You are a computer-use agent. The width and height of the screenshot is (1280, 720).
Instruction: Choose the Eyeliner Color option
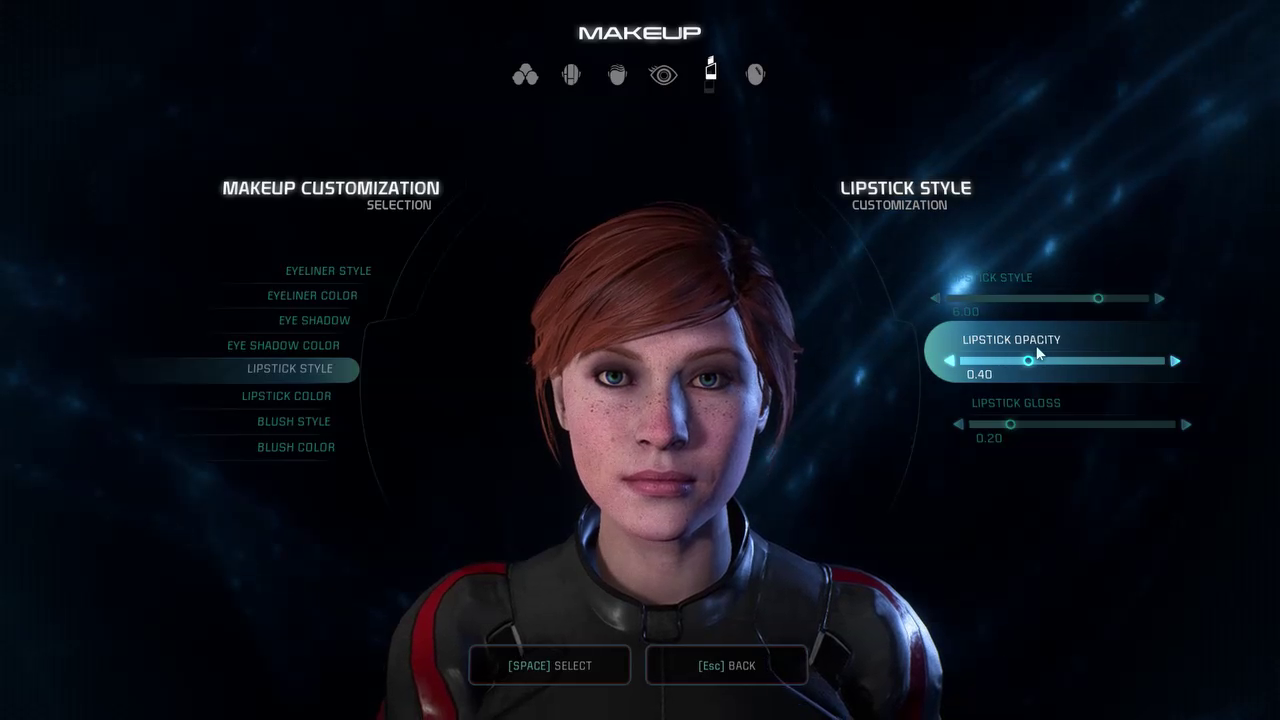point(312,296)
